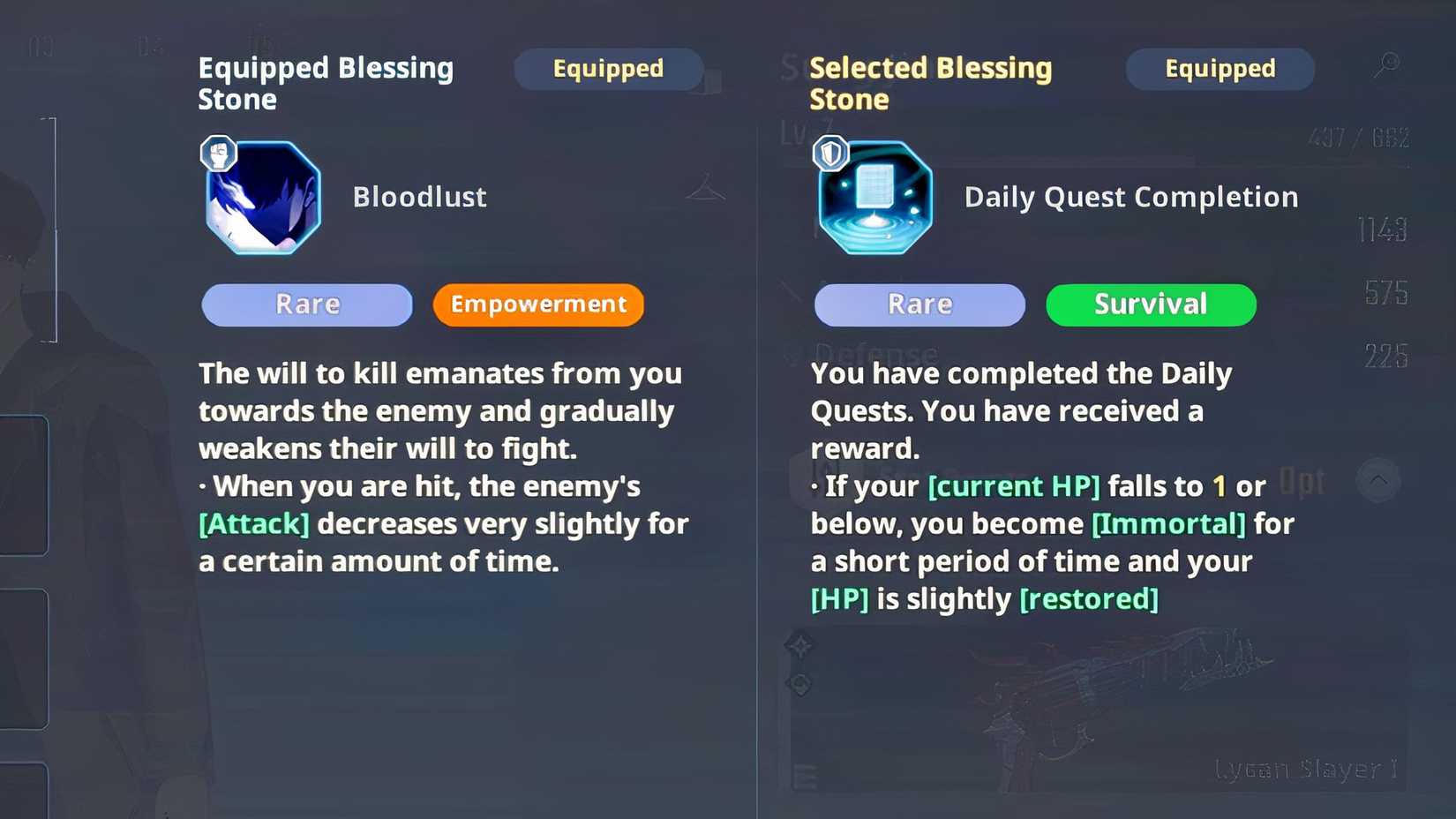Toggle the Equipped badge on Daily Quest Completion

tap(1220, 69)
